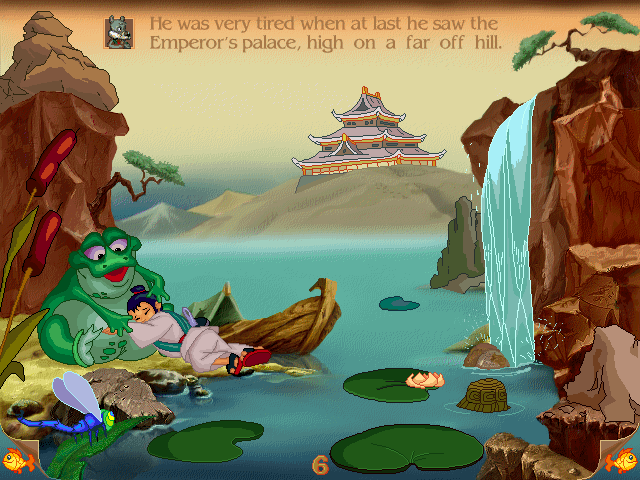Click the word "tired" in the story text
The image size is (640, 480).
(x=258, y=21)
